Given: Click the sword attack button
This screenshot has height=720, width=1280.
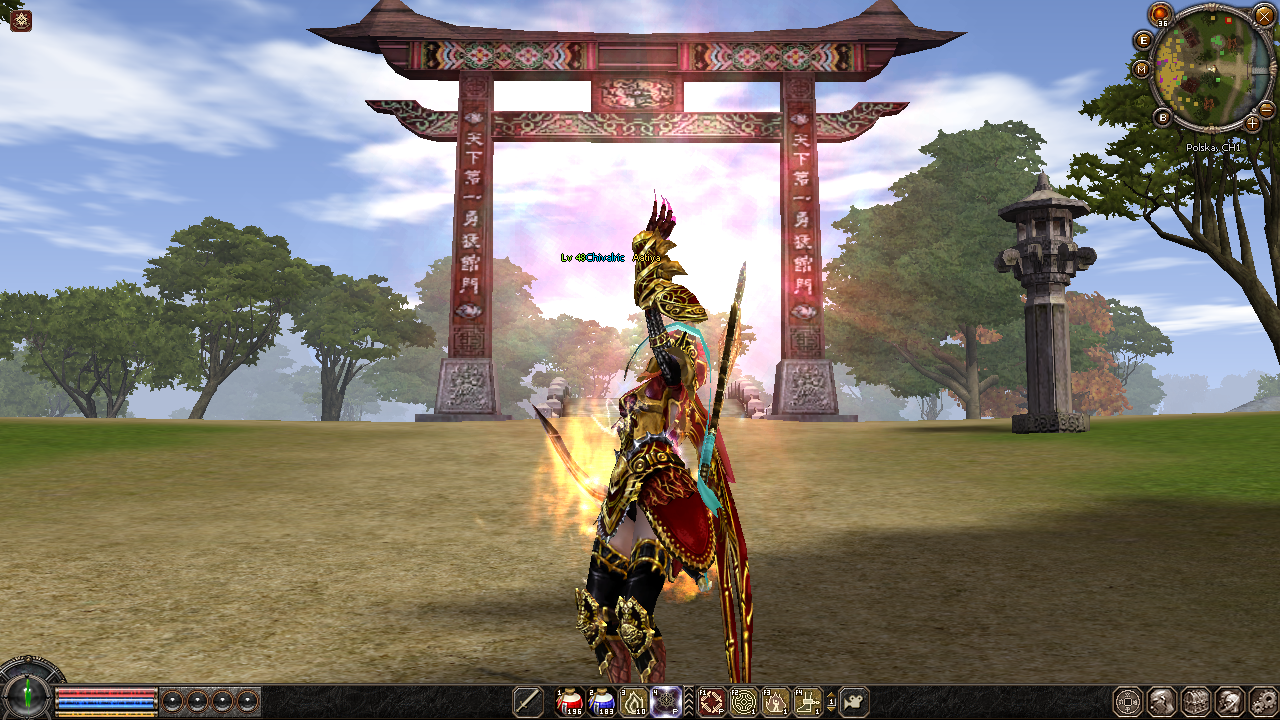Looking at the screenshot, I should tap(527, 701).
